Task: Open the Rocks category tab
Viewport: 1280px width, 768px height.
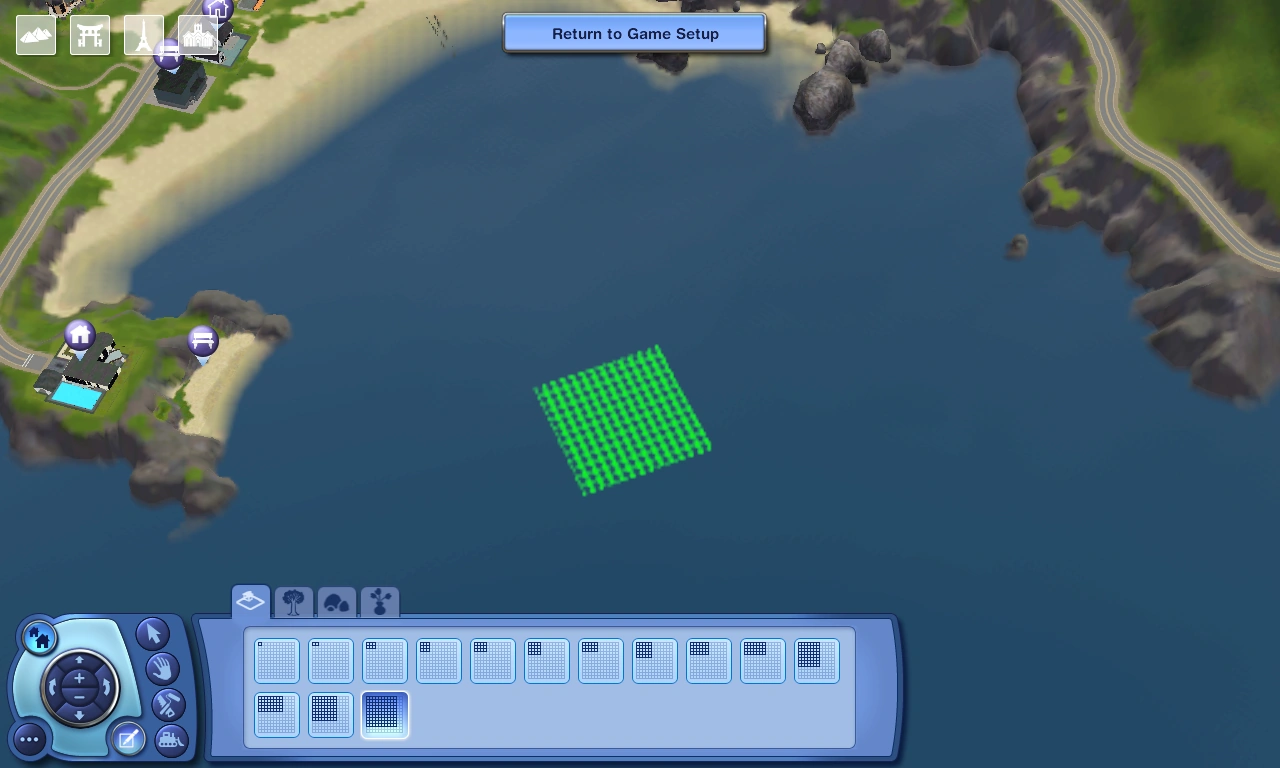Action: point(337,601)
